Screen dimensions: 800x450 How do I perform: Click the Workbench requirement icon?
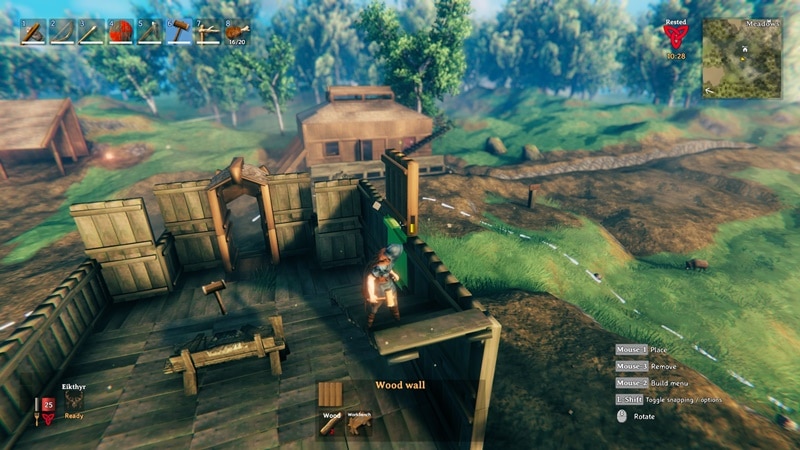point(358,423)
